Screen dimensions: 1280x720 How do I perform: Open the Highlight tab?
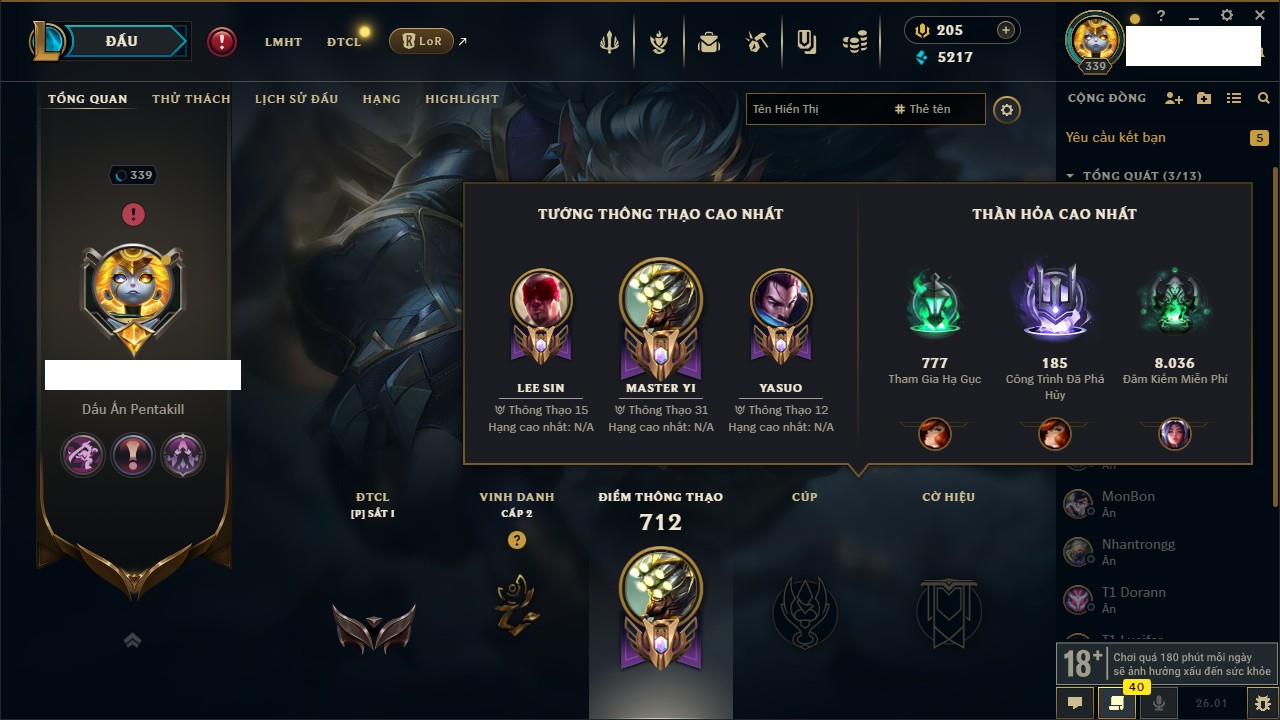click(461, 99)
